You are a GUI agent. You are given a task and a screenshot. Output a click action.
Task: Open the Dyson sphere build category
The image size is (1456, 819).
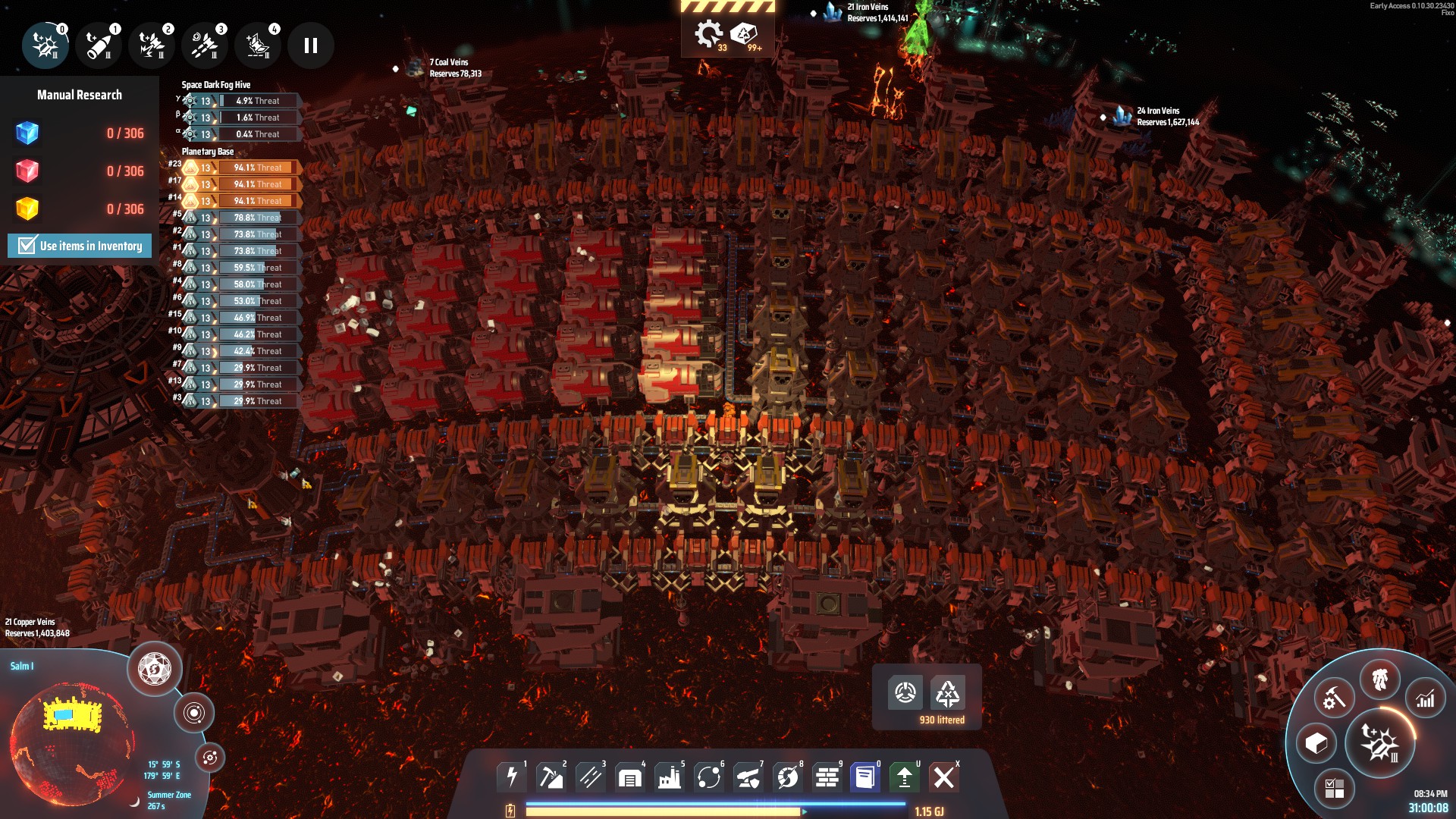(x=788, y=777)
